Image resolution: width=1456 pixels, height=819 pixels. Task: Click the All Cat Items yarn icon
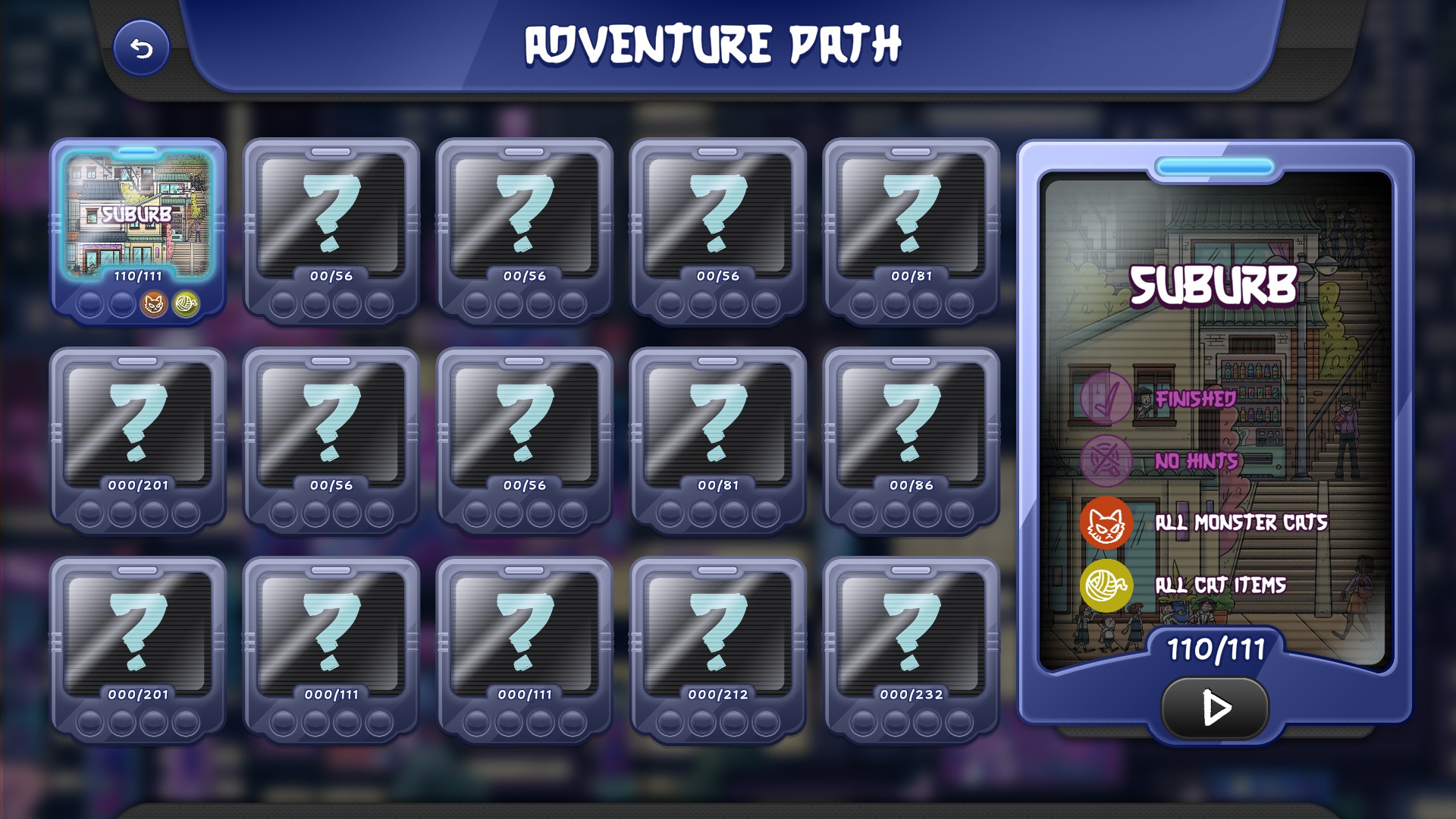[1106, 585]
